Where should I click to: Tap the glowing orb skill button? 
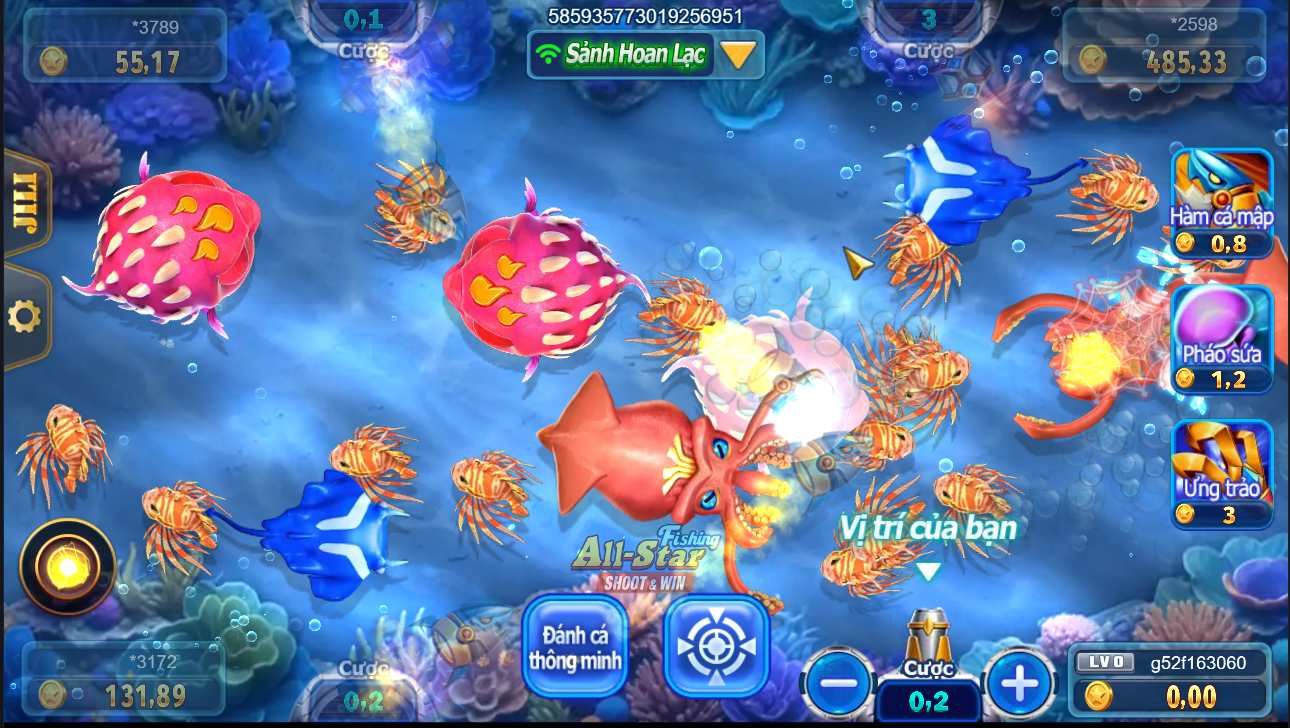(67, 567)
